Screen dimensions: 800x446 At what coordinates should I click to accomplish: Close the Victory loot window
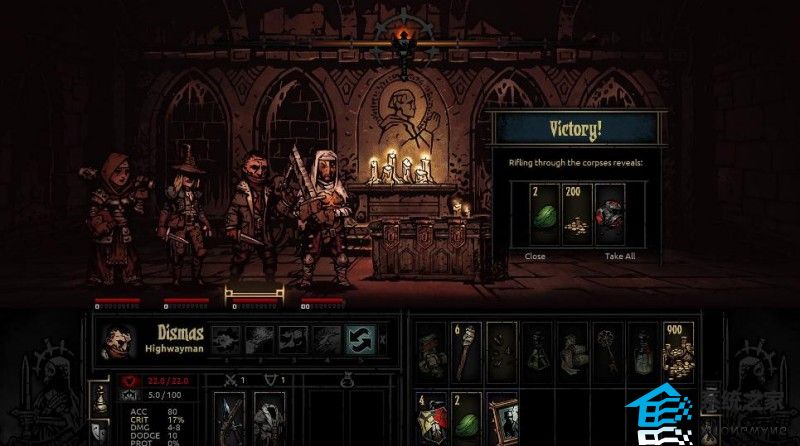[x=534, y=255]
